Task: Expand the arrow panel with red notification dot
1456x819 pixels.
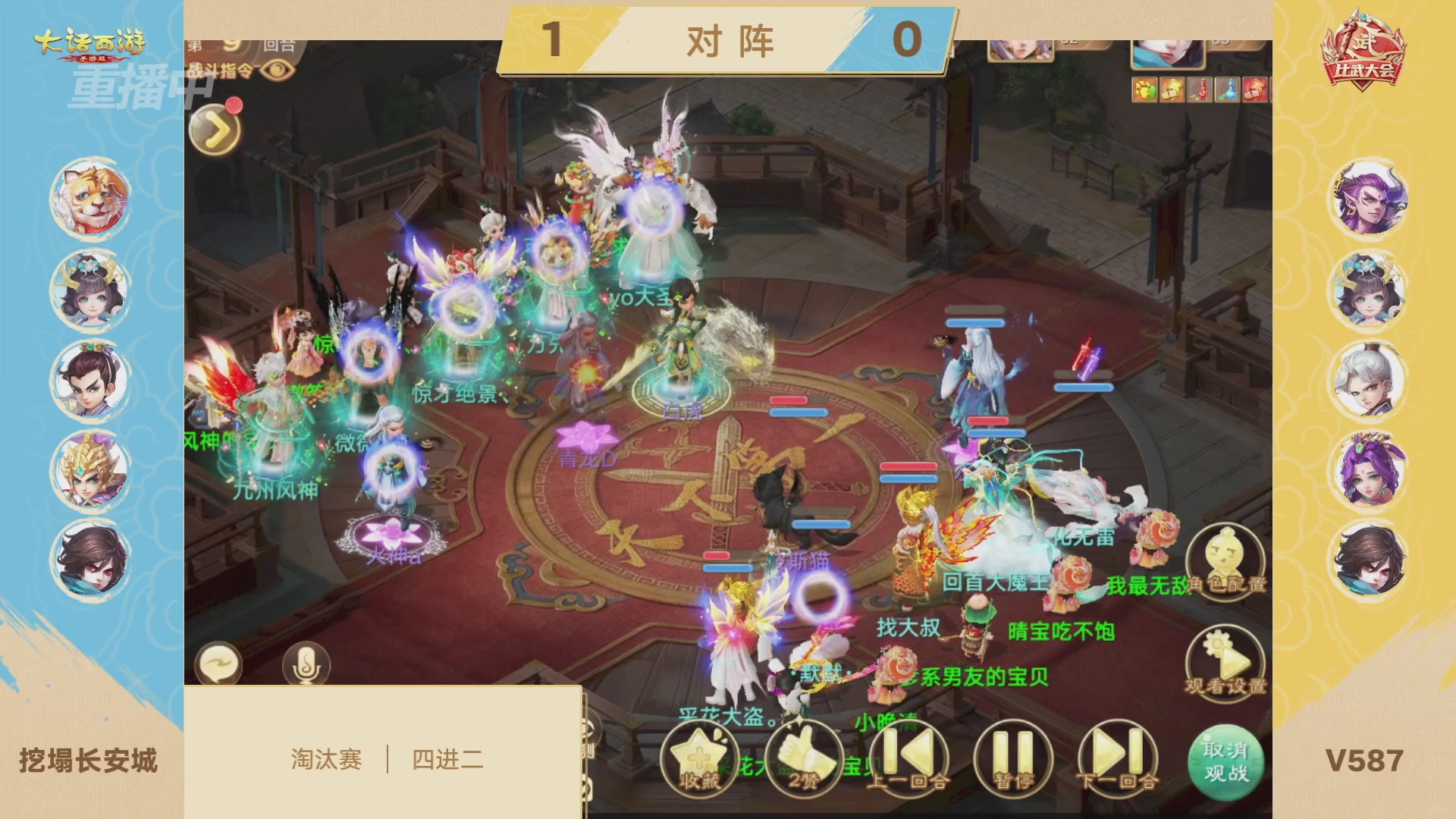Action: tap(215, 129)
